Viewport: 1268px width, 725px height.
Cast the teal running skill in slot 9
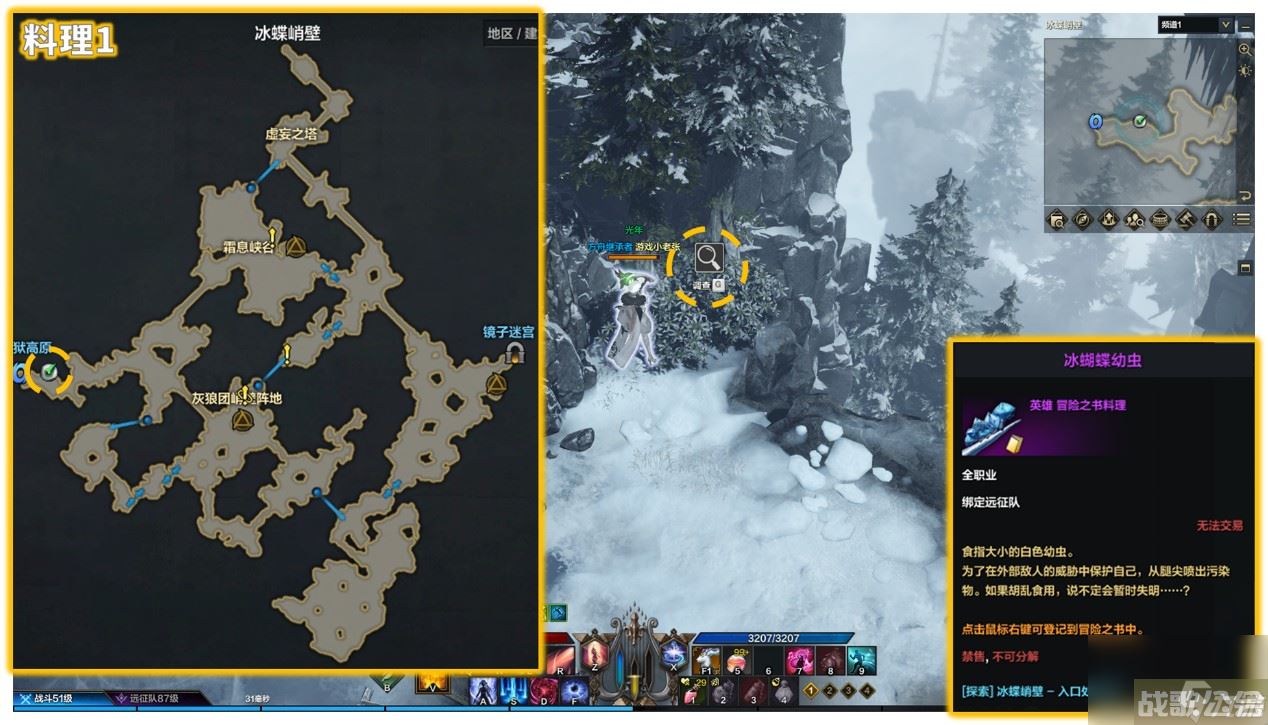click(861, 661)
